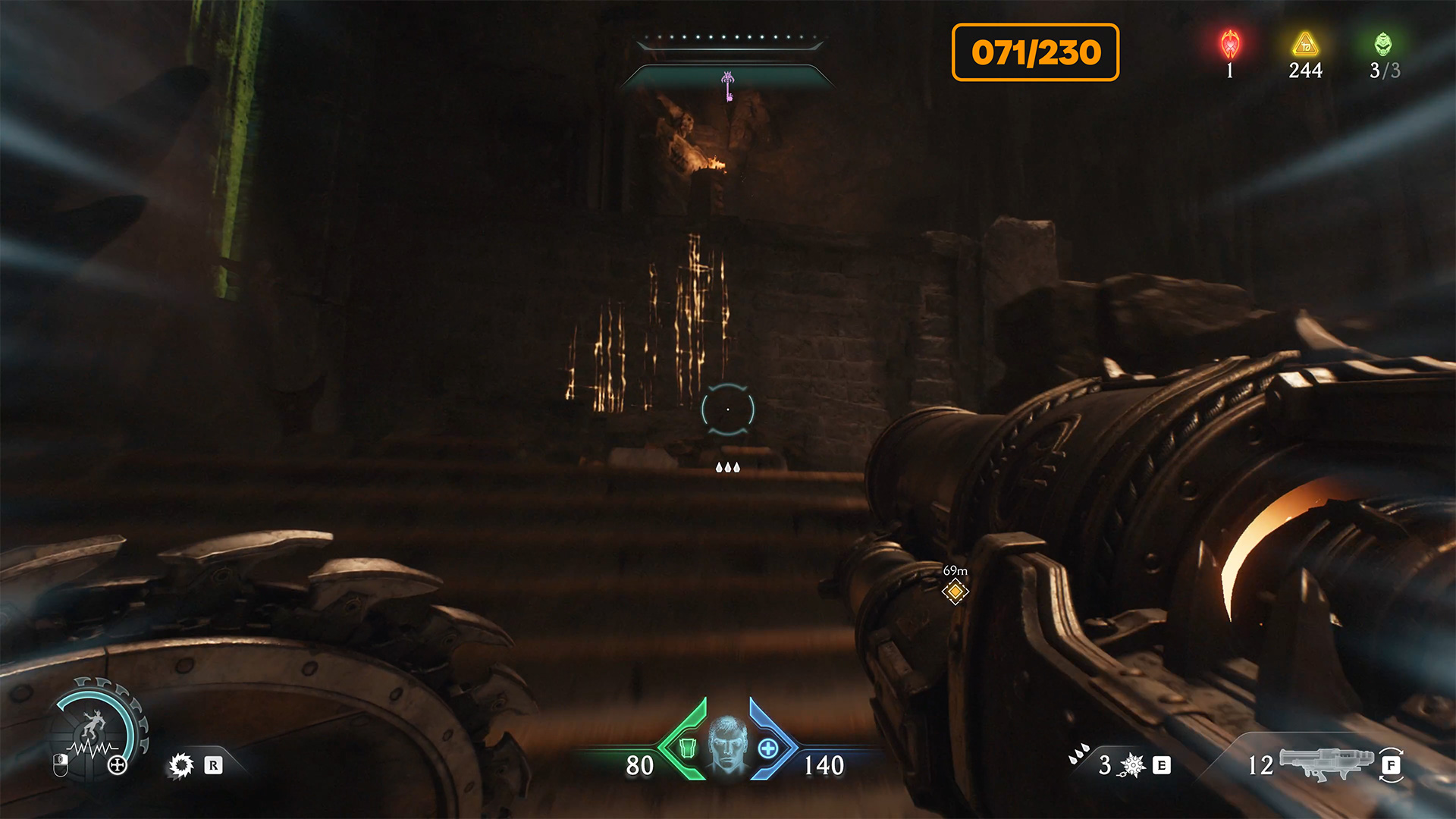Select the red life sigil icon
The height and width of the screenshot is (819, 1456).
(1230, 45)
